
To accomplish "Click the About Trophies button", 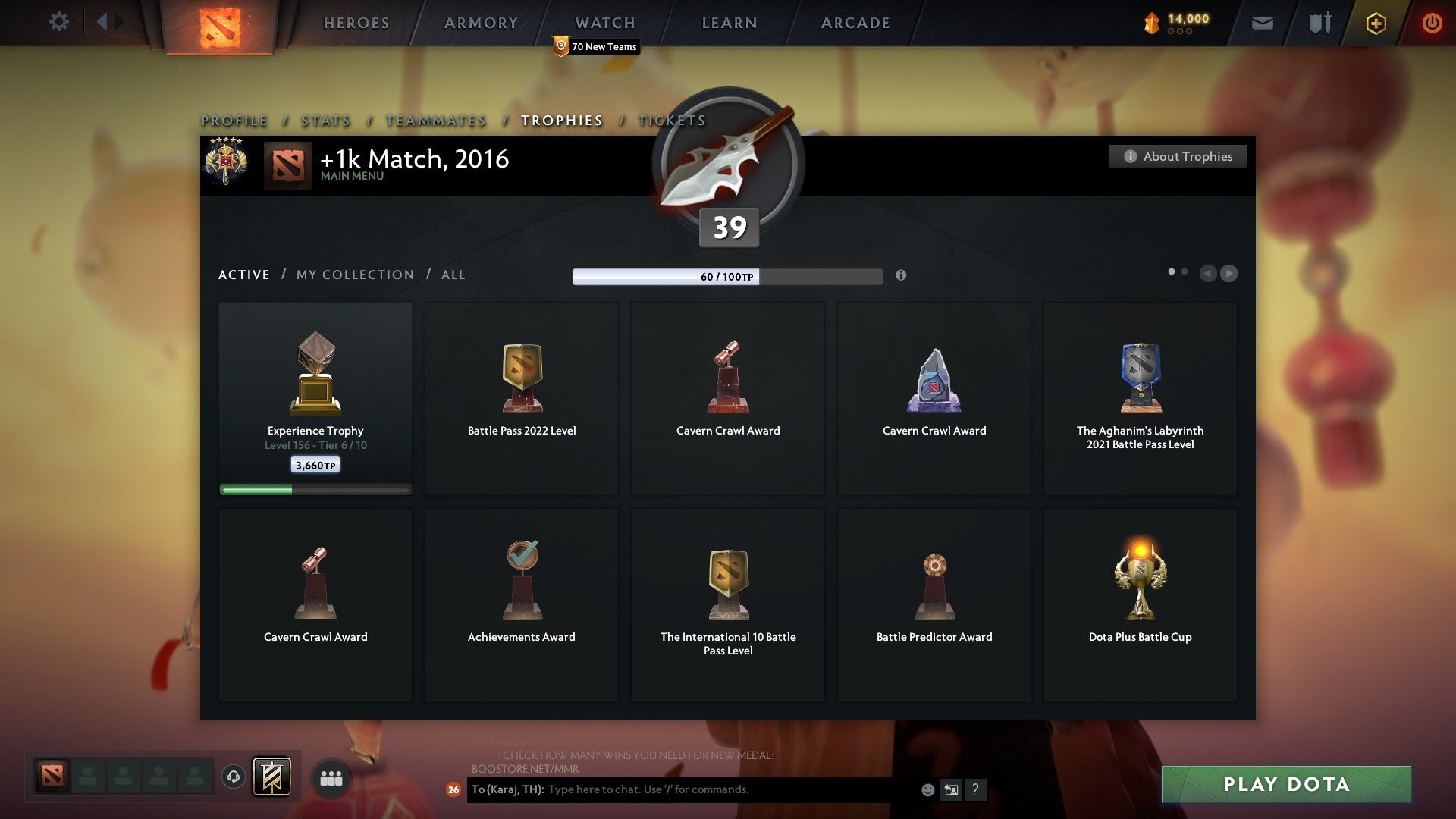I will click(1178, 156).
